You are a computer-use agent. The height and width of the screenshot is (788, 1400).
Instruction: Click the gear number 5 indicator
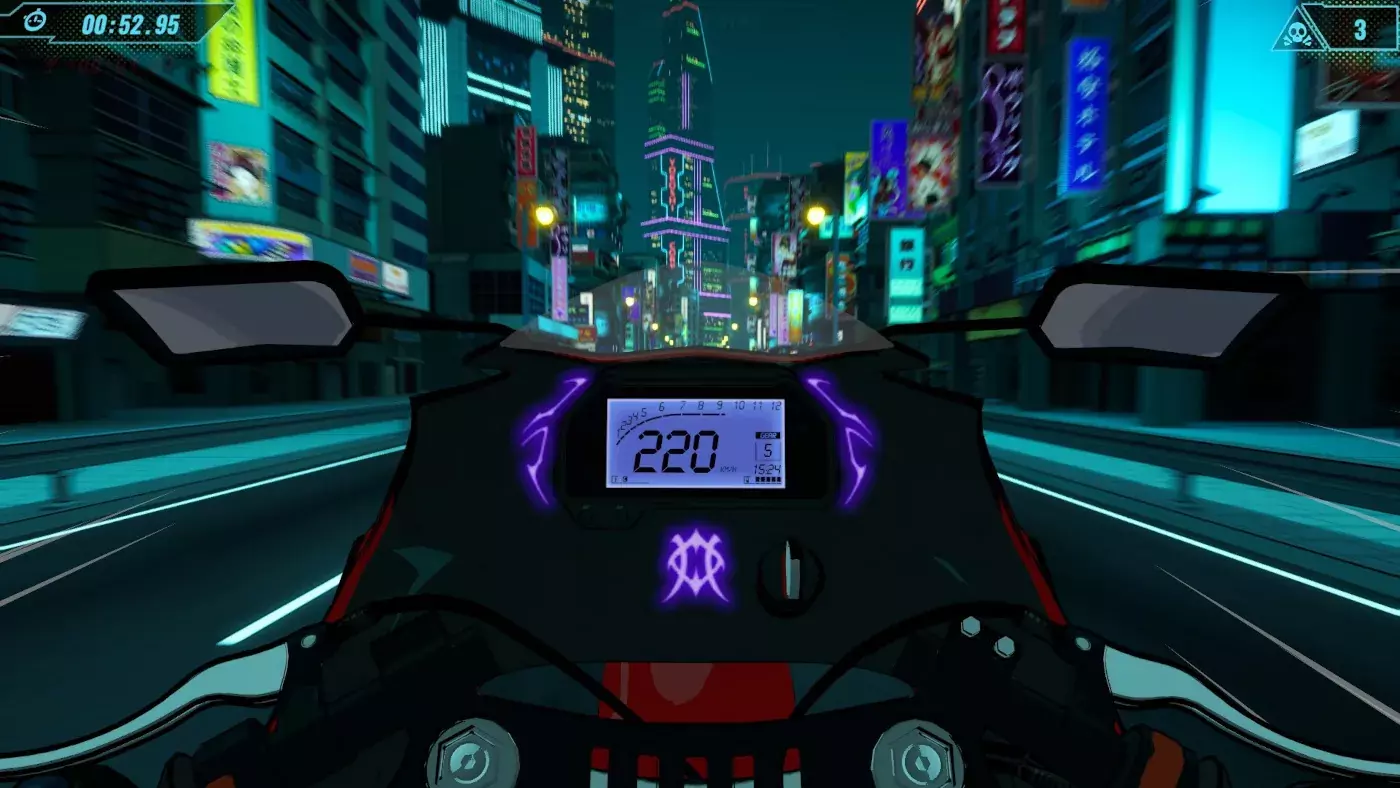[x=769, y=450]
